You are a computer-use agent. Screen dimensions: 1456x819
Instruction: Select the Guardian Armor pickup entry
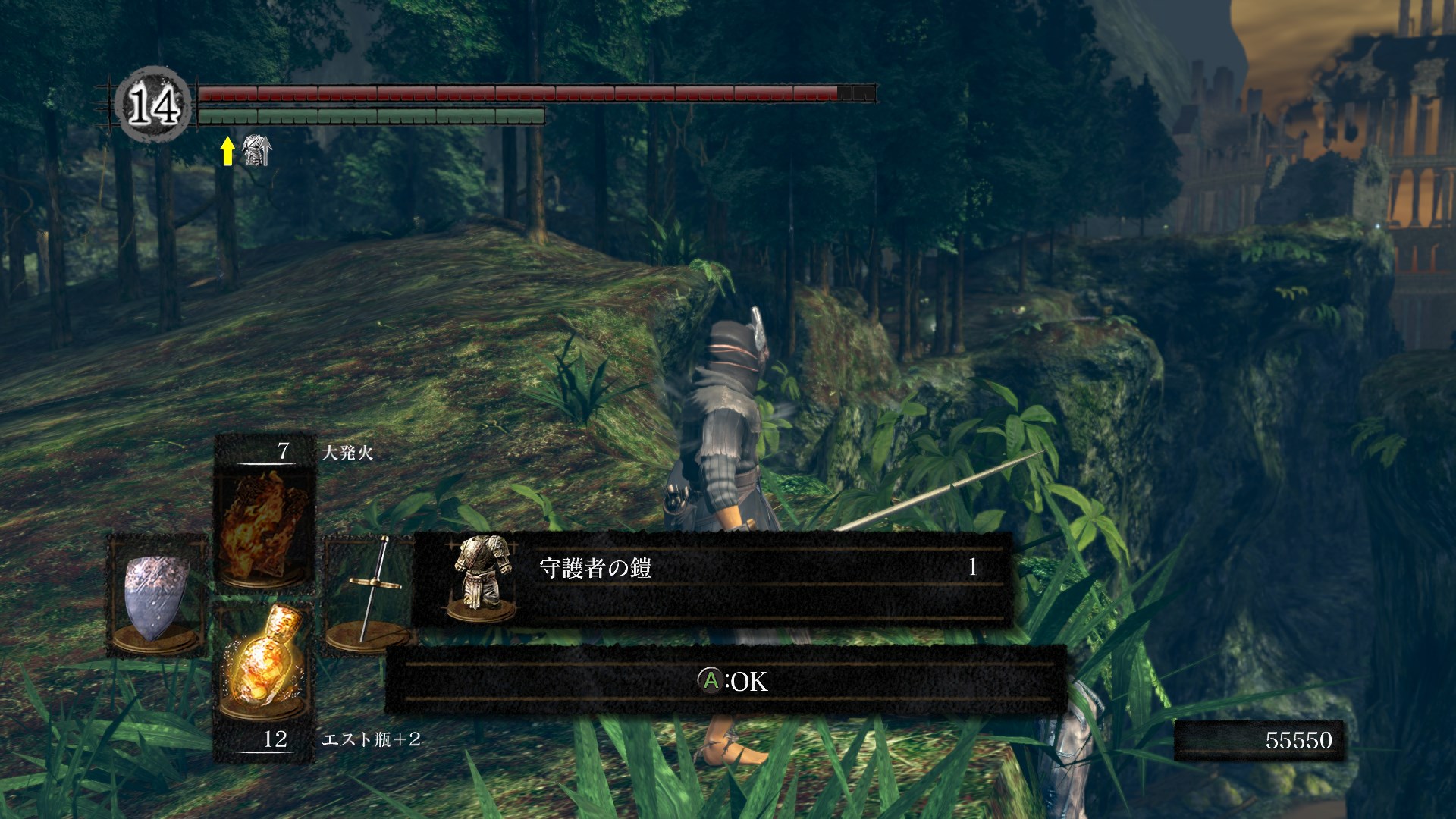711,579
